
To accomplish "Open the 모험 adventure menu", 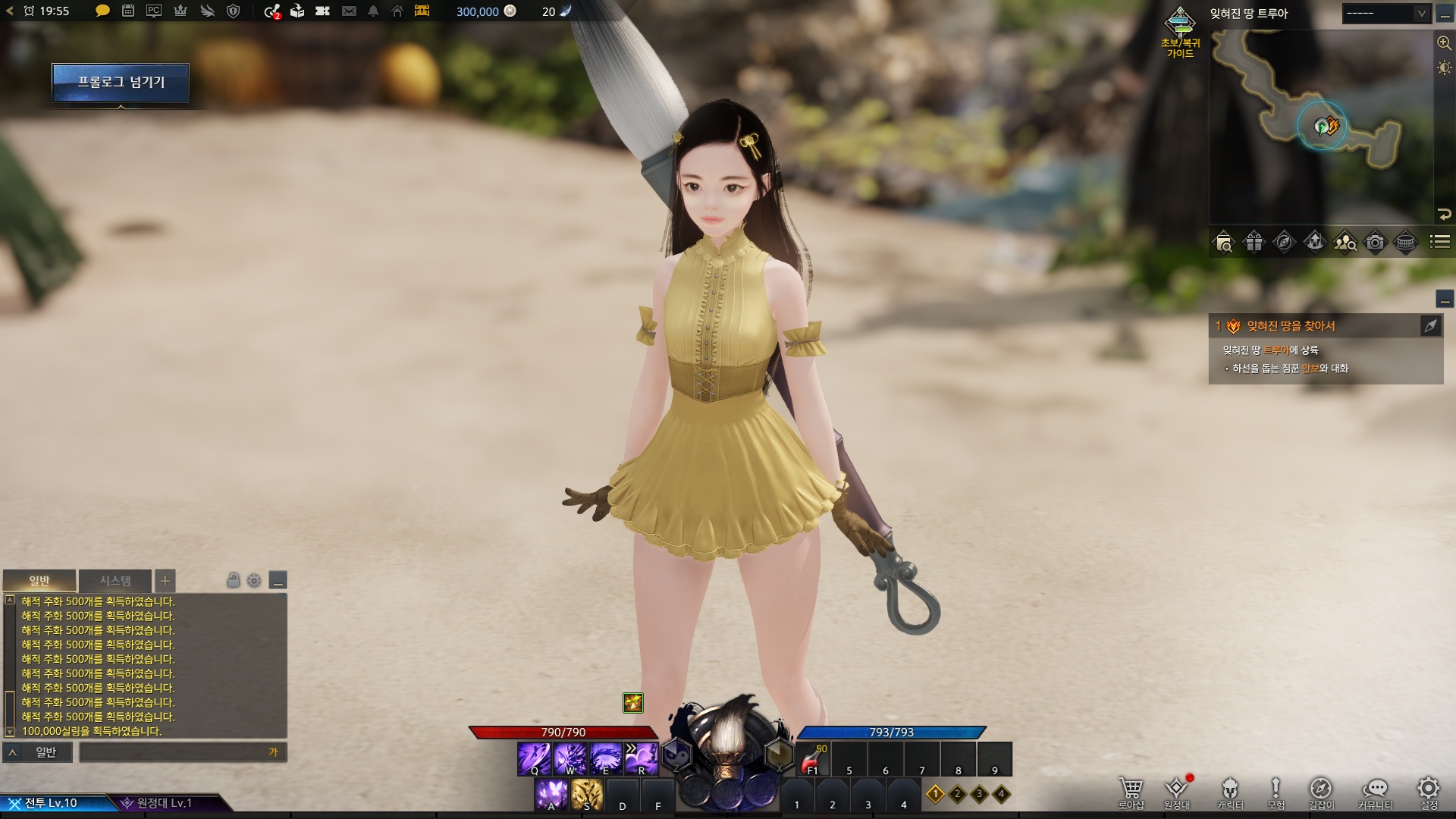I will pyautogui.click(x=1276, y=791).
